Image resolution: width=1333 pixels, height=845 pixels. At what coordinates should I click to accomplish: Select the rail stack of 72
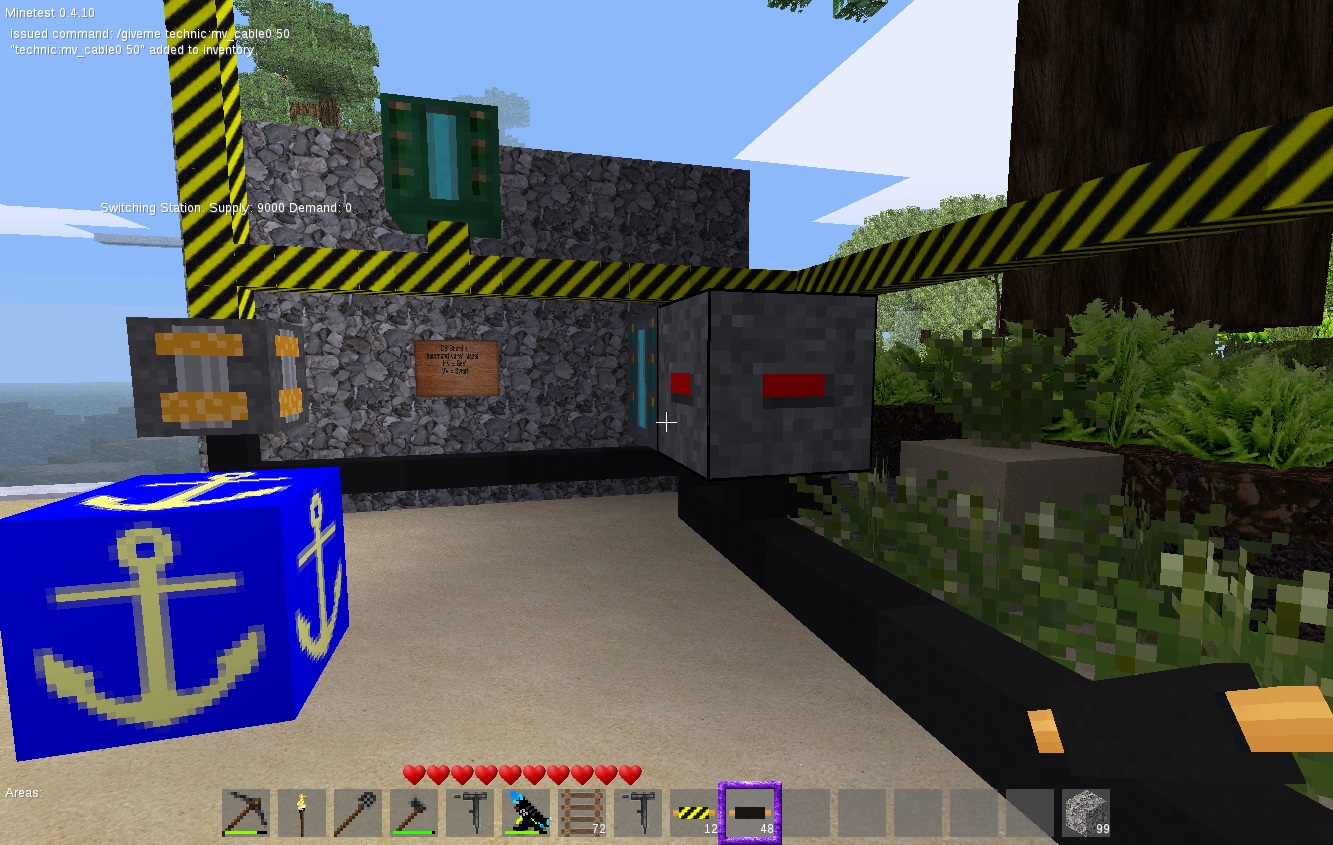tap(583, 812)
